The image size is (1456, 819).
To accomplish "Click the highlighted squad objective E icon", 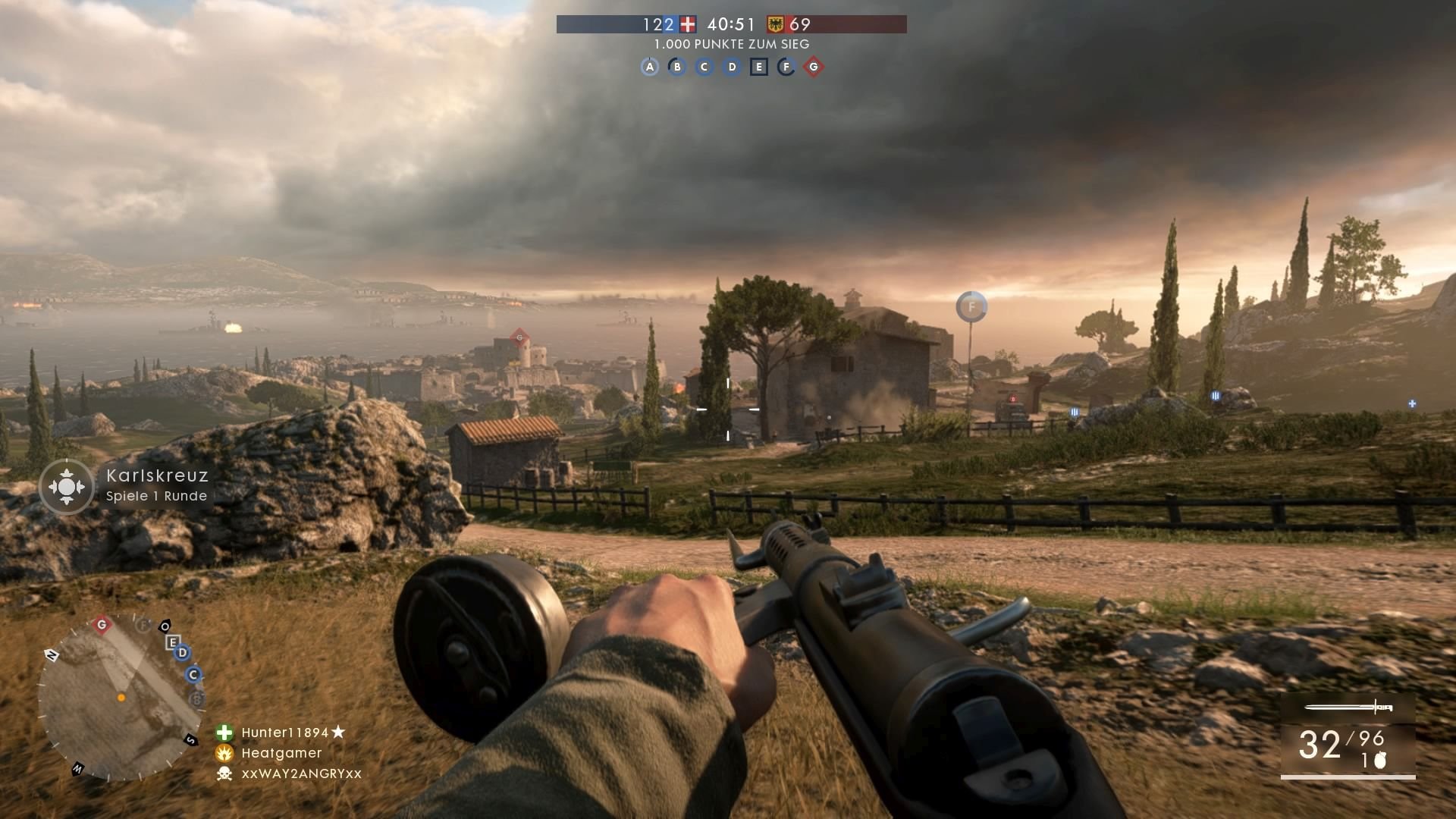I will click(x=759, y=67).
